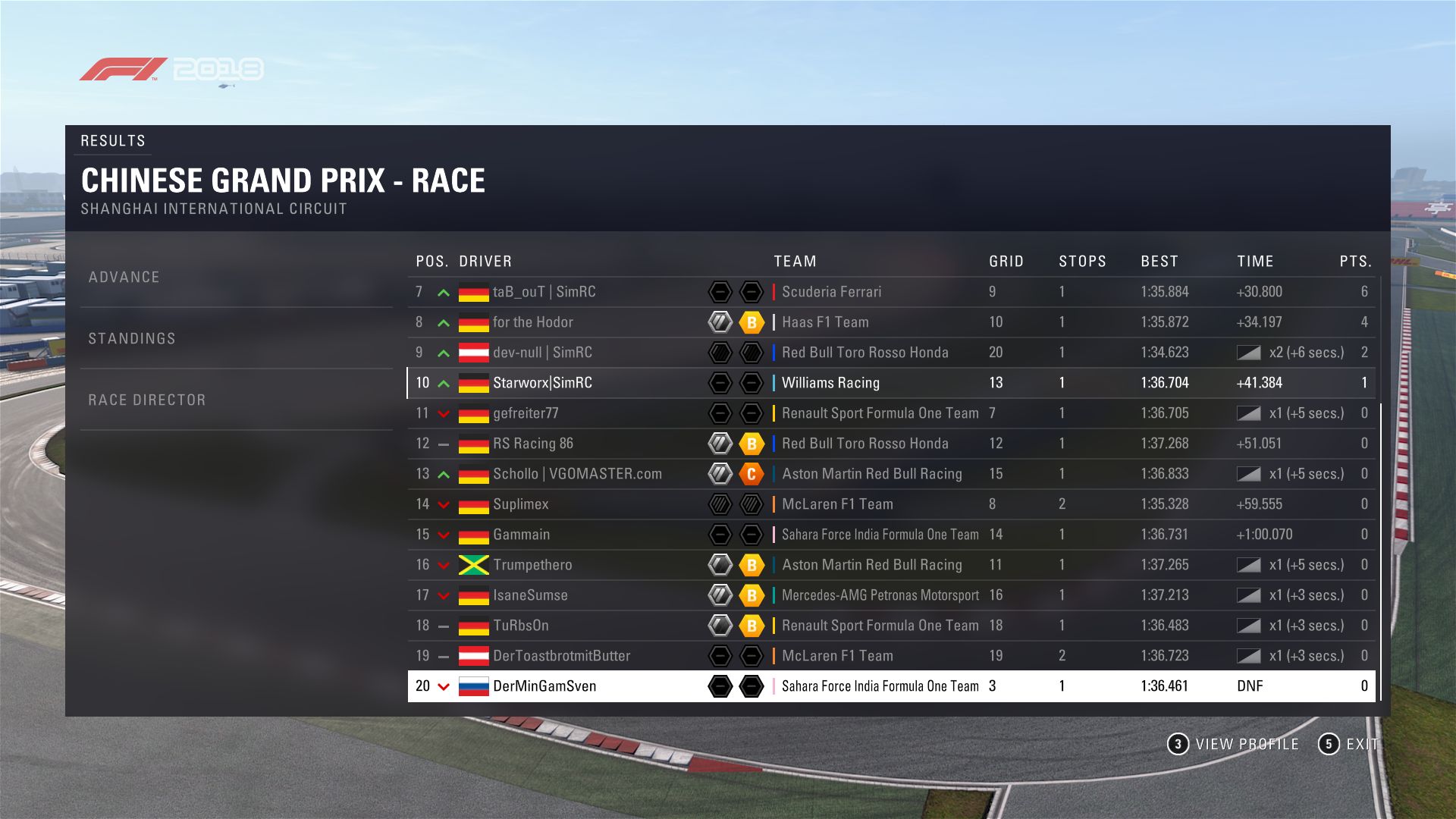
Task: Select driver row taB_ouT | SimRC
Action: click(x=544, y=292)
